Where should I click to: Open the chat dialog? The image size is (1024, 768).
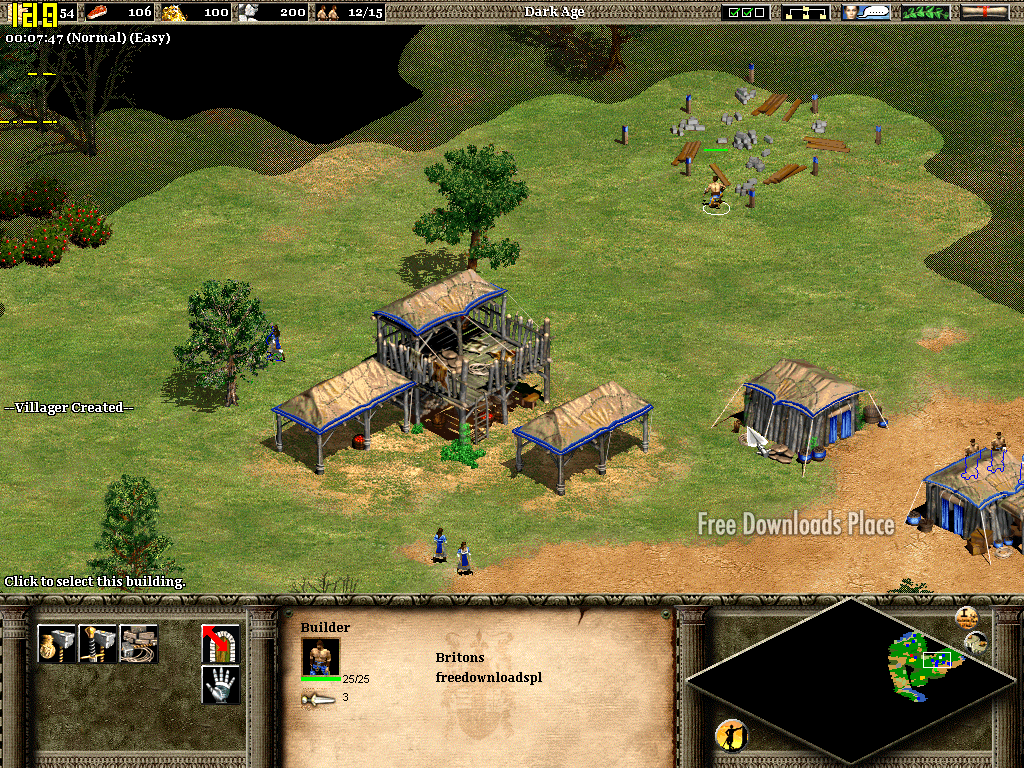(866, 12)
